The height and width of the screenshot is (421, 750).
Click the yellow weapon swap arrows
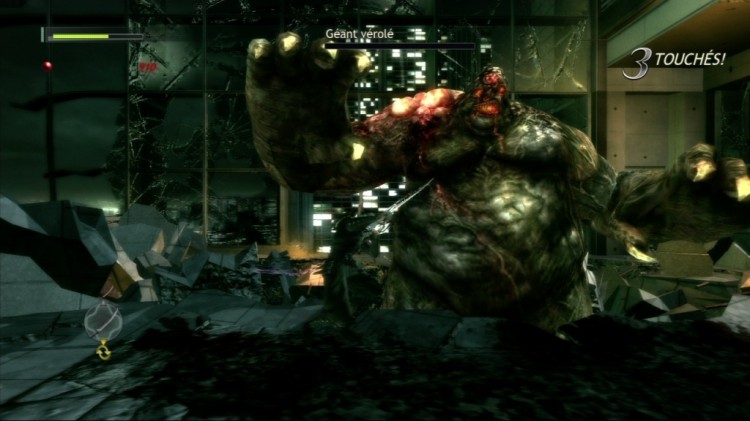tap(103, 350)
